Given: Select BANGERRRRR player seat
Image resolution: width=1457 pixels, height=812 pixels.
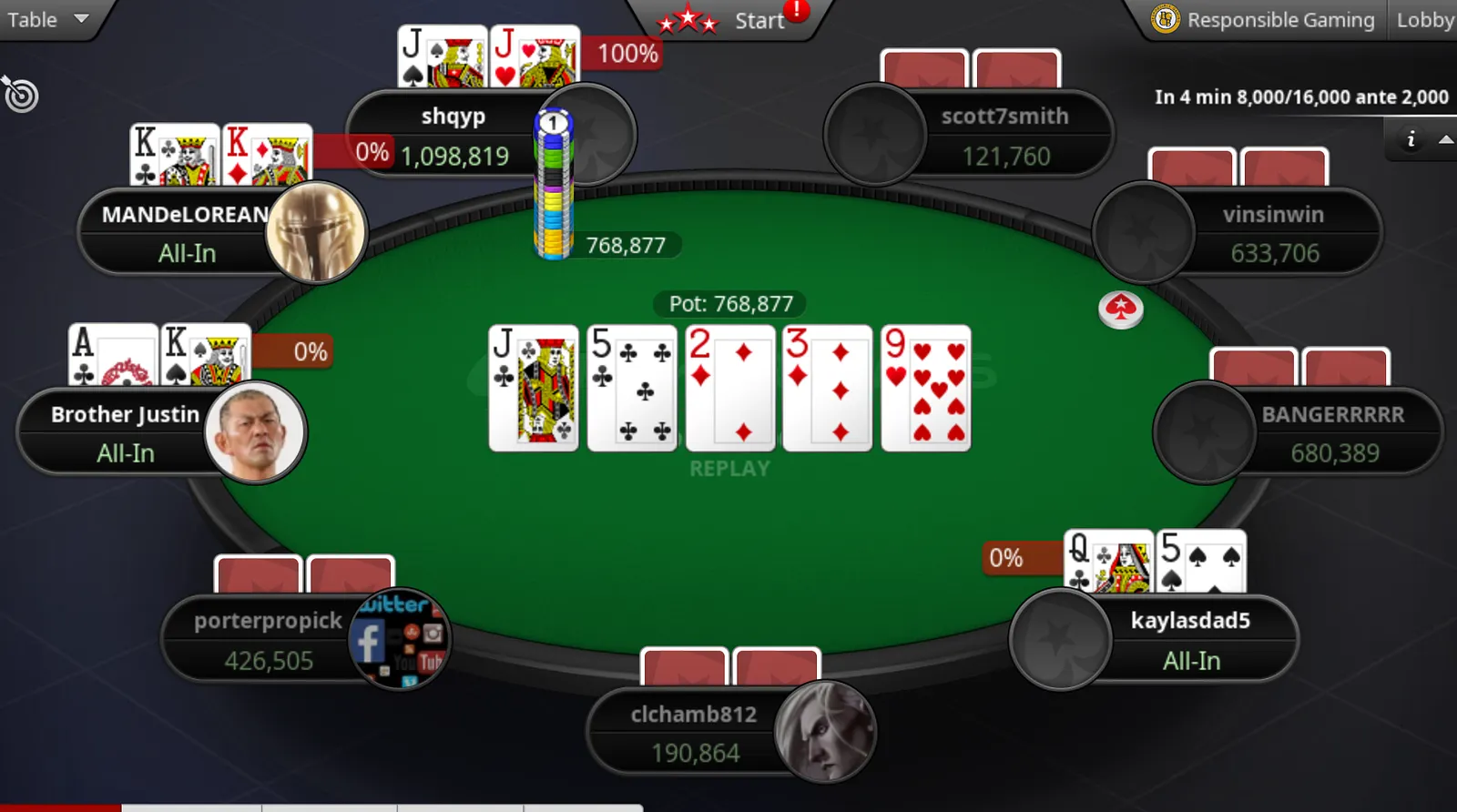Looking at the screenshot, I should click(1332, 433).
